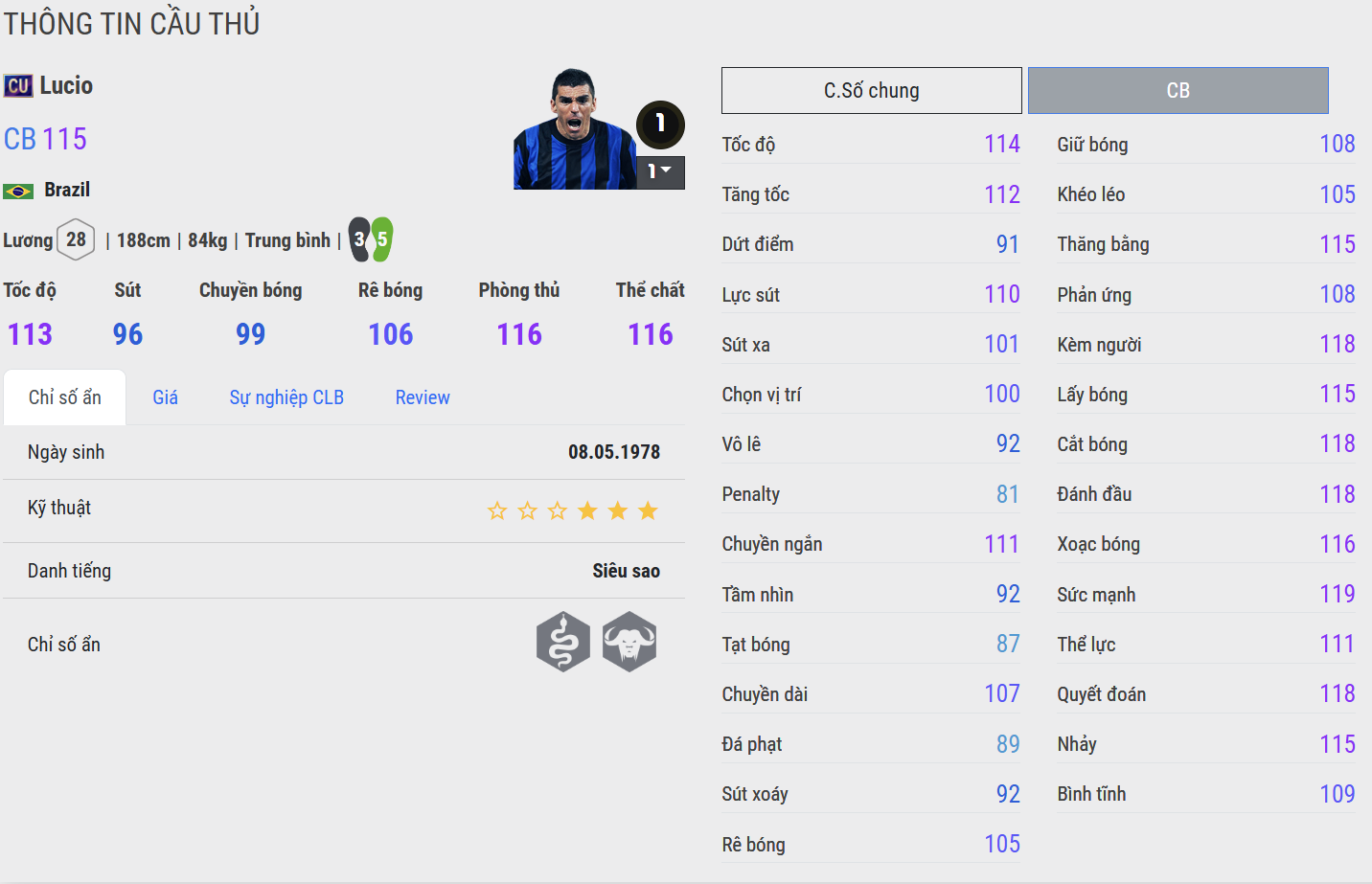The image size is (1372, 884).
Task: View the Sự nghiệp CLB tab
Action: [286, 397]
